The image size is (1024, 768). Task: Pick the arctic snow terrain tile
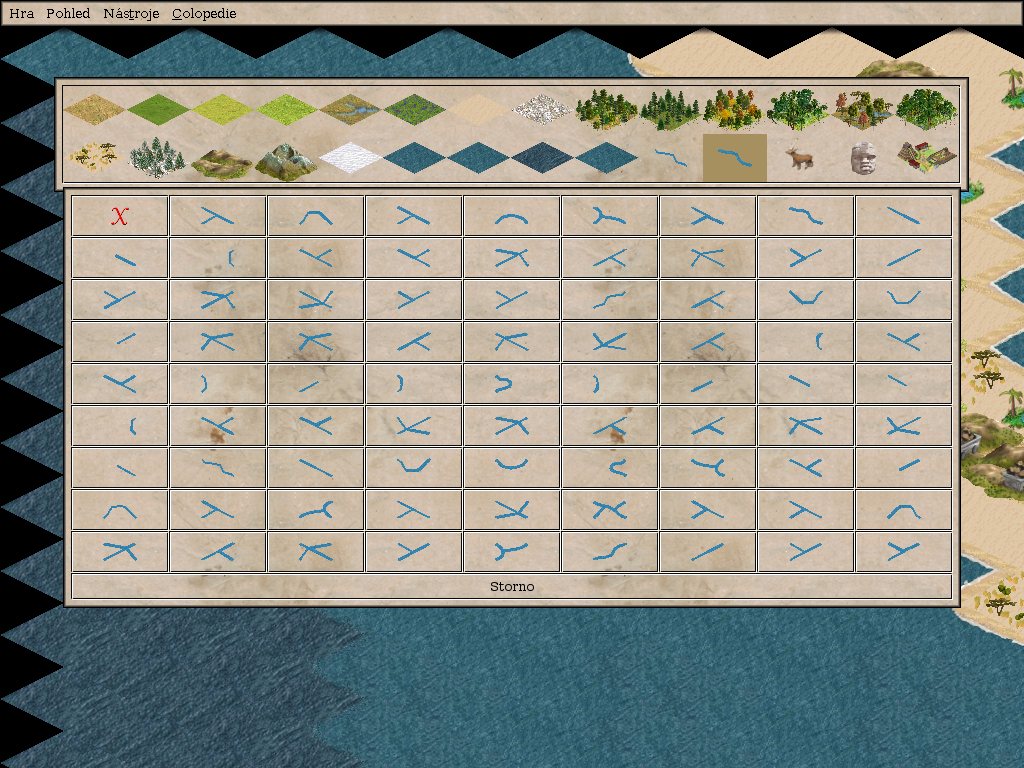click(x=350, y=158)
